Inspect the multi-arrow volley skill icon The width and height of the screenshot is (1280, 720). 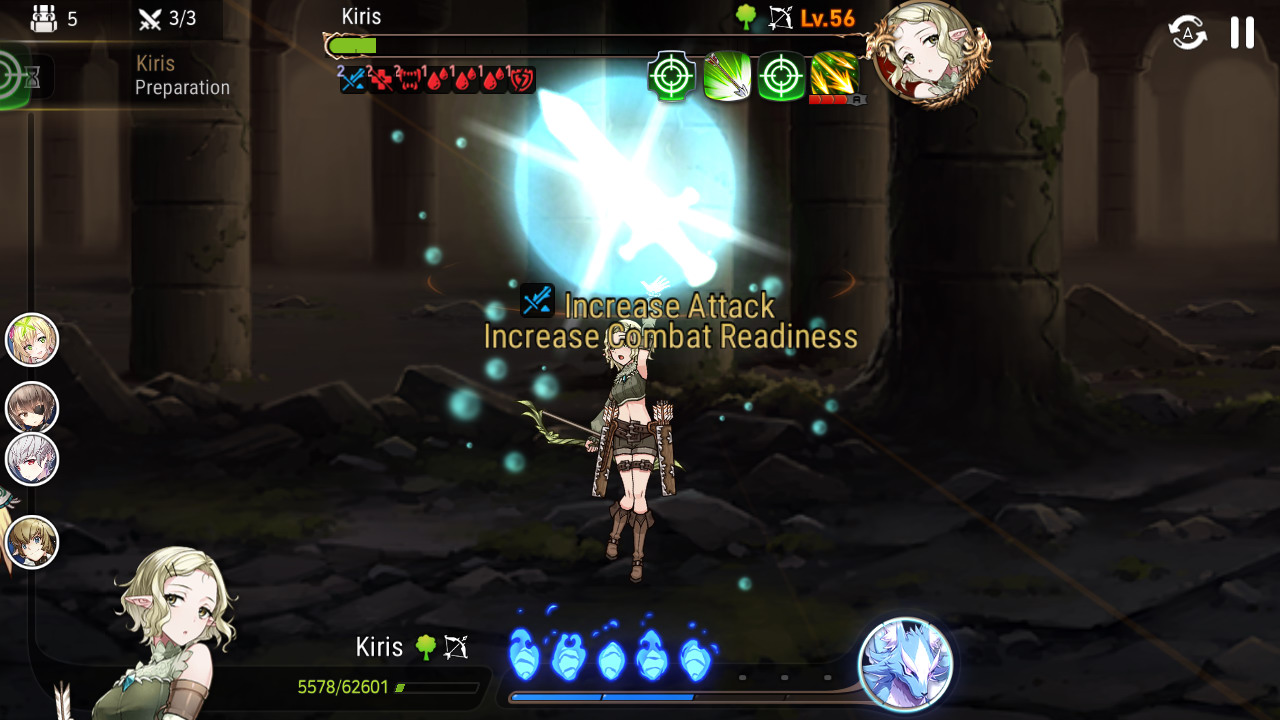click(x=835, y=76)
